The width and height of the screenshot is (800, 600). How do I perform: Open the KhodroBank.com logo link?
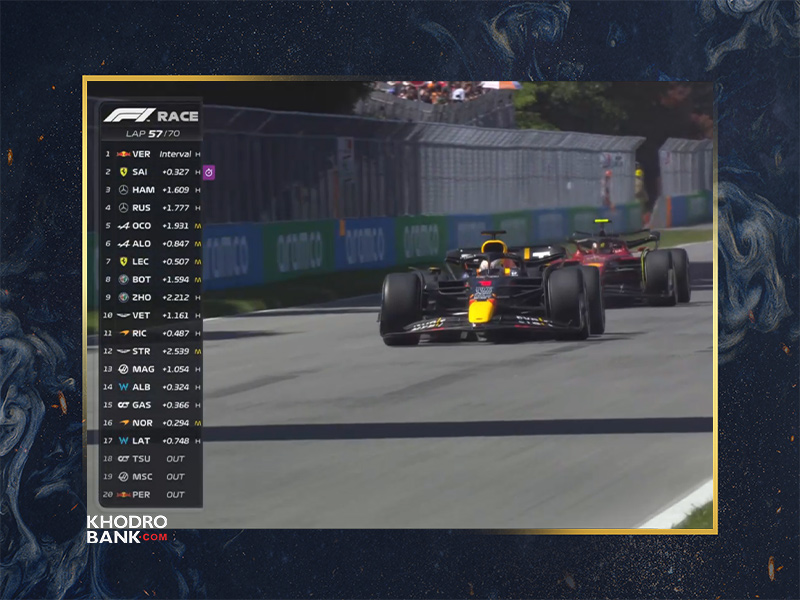(127, 529)
